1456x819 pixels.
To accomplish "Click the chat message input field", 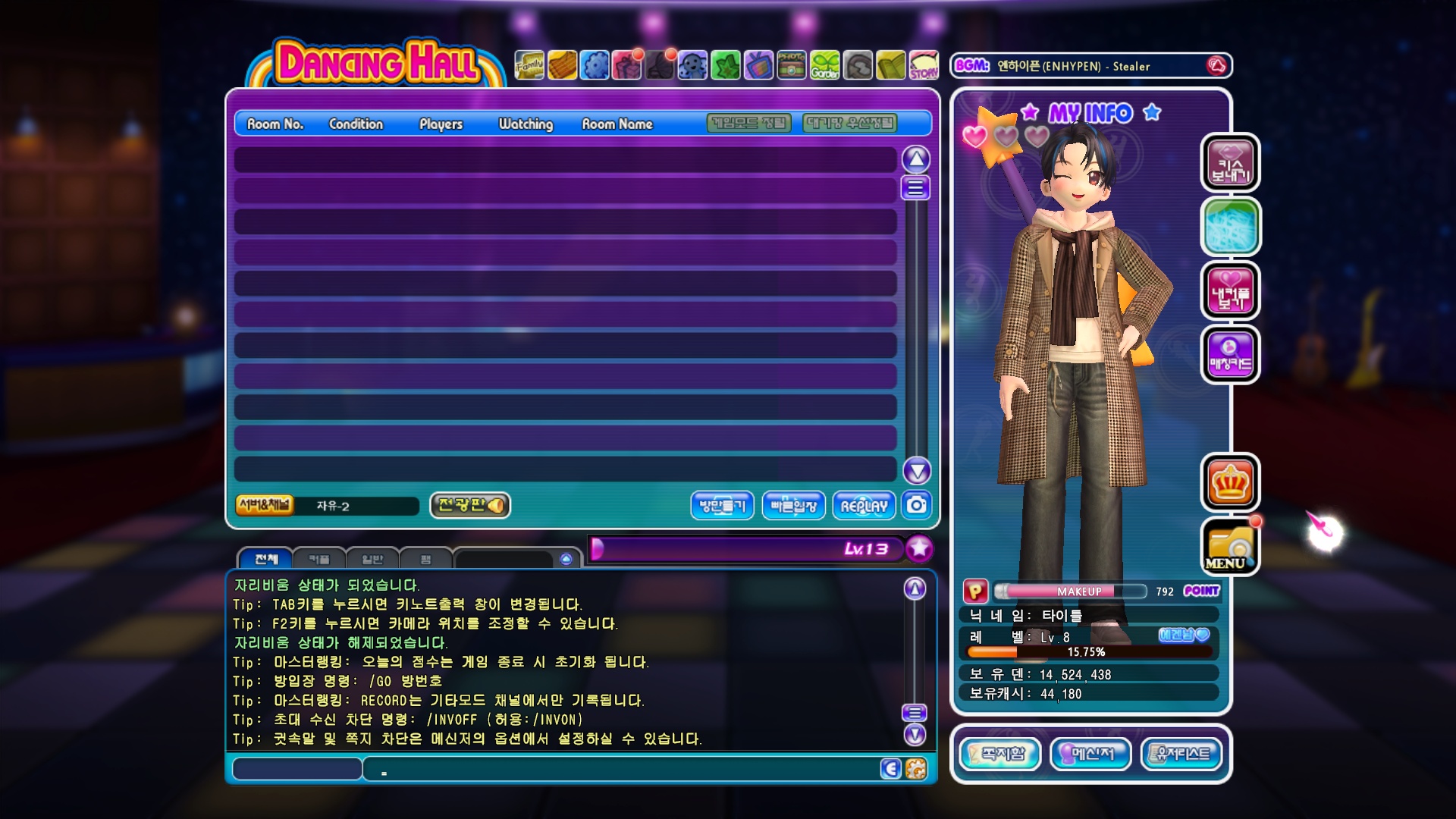I will pyautogui.click(x=622, y=769).
